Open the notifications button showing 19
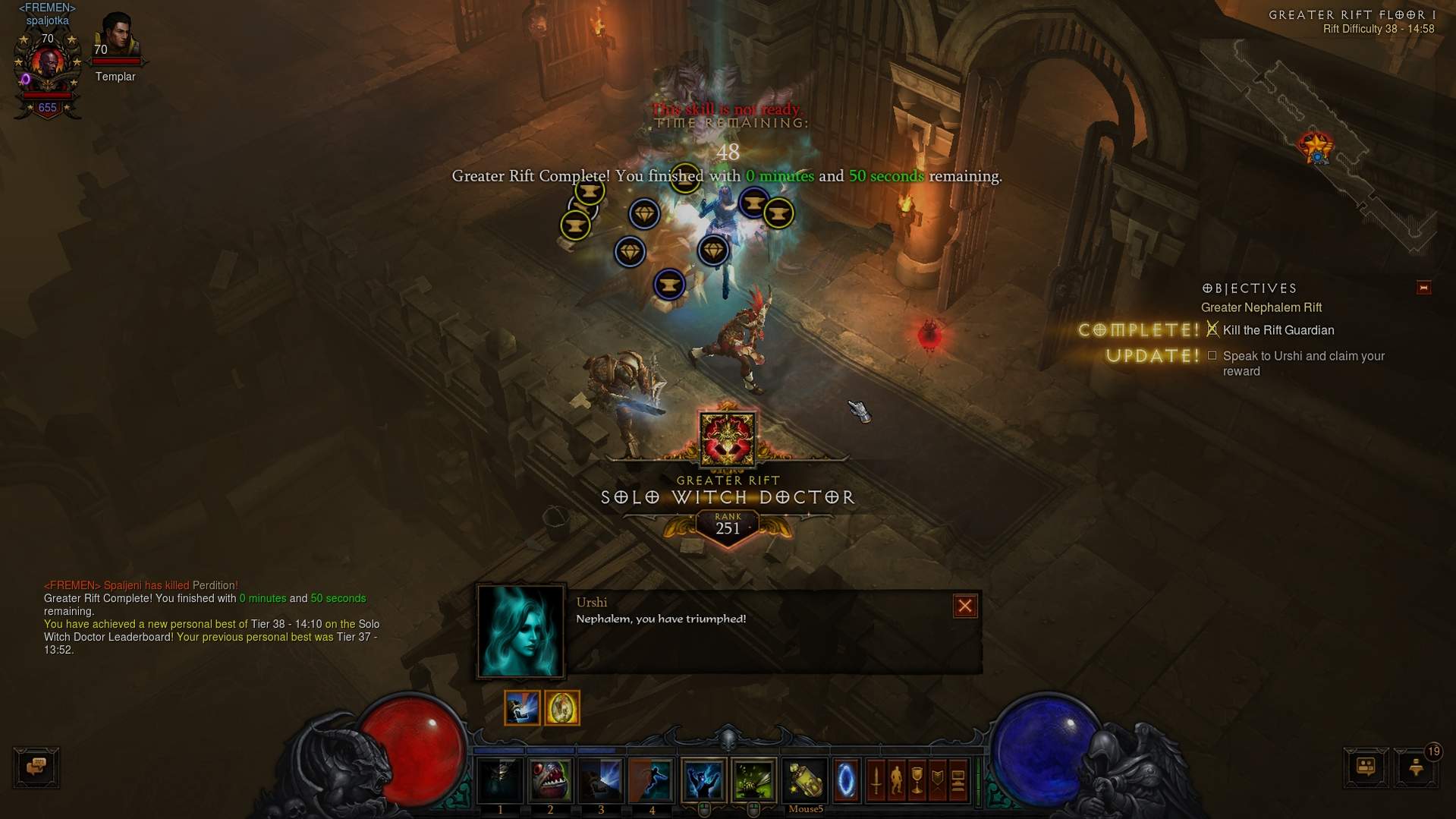Image resolution: width=1456 pixels, height=819 pixels. [x=1416, y=767]
